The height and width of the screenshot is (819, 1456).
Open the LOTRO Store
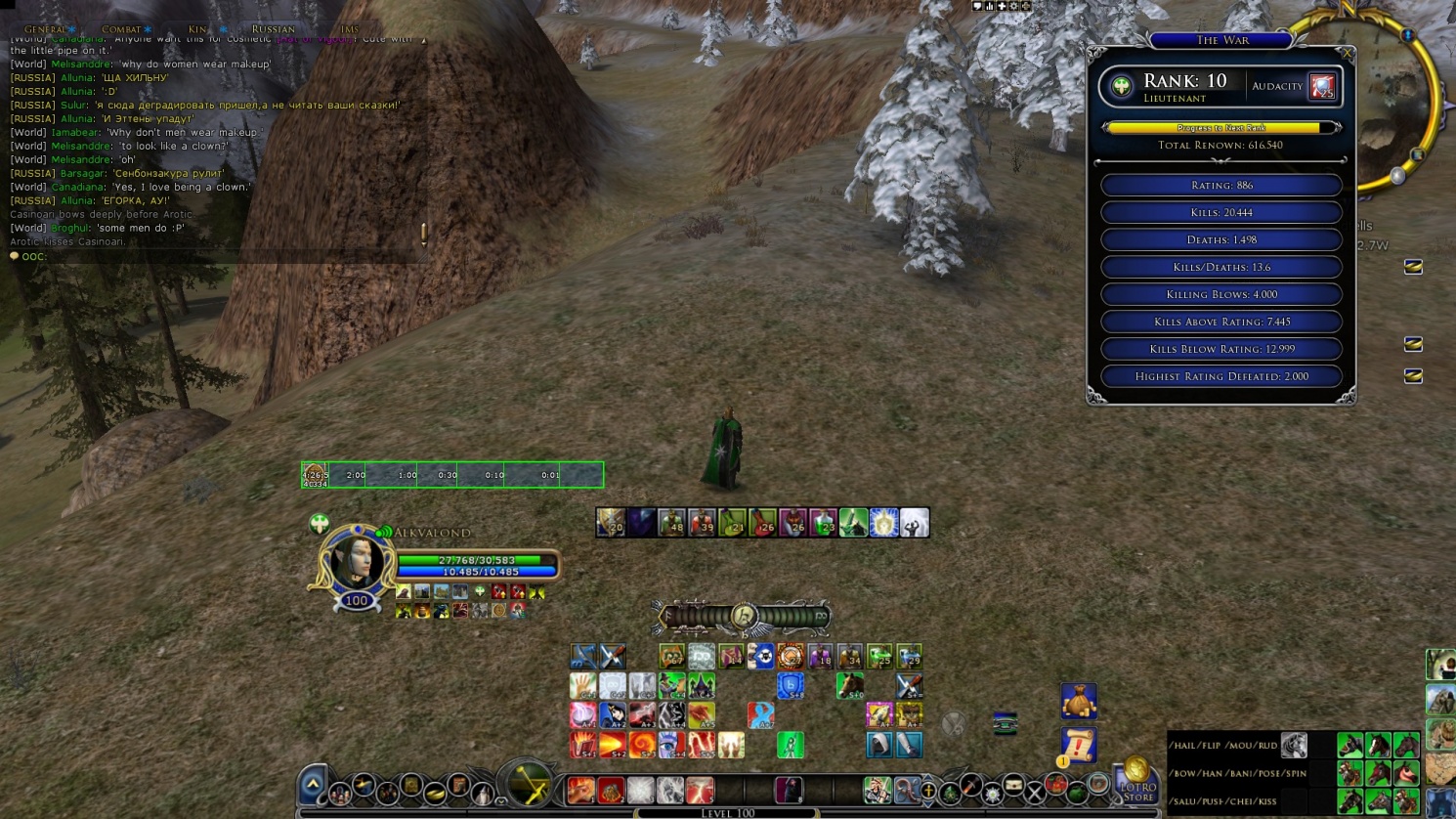tap(1136, 781)
